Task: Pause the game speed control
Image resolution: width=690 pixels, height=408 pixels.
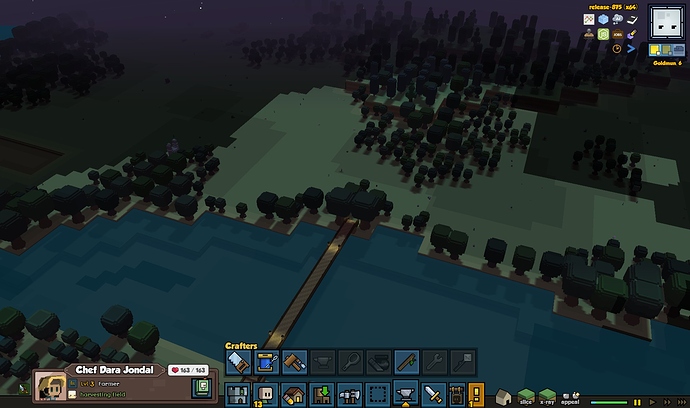Action: [636, 402]
